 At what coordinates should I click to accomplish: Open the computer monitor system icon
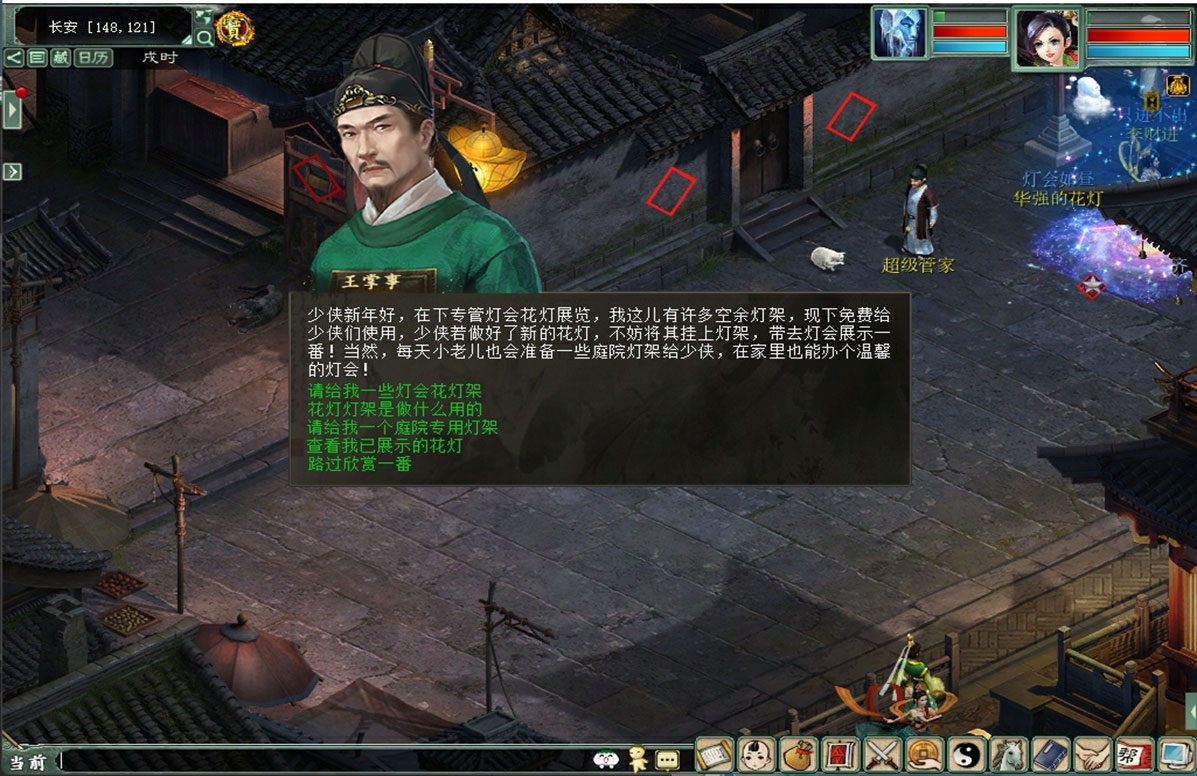click(1174, 754)
